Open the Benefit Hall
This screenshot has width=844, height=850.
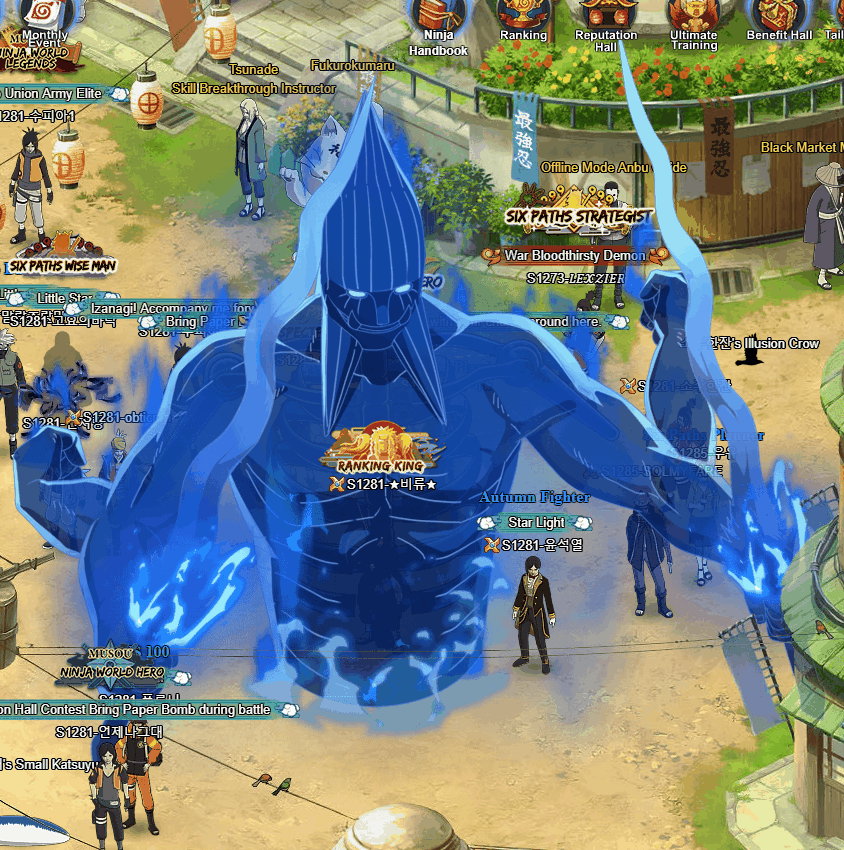coord(779,17)
